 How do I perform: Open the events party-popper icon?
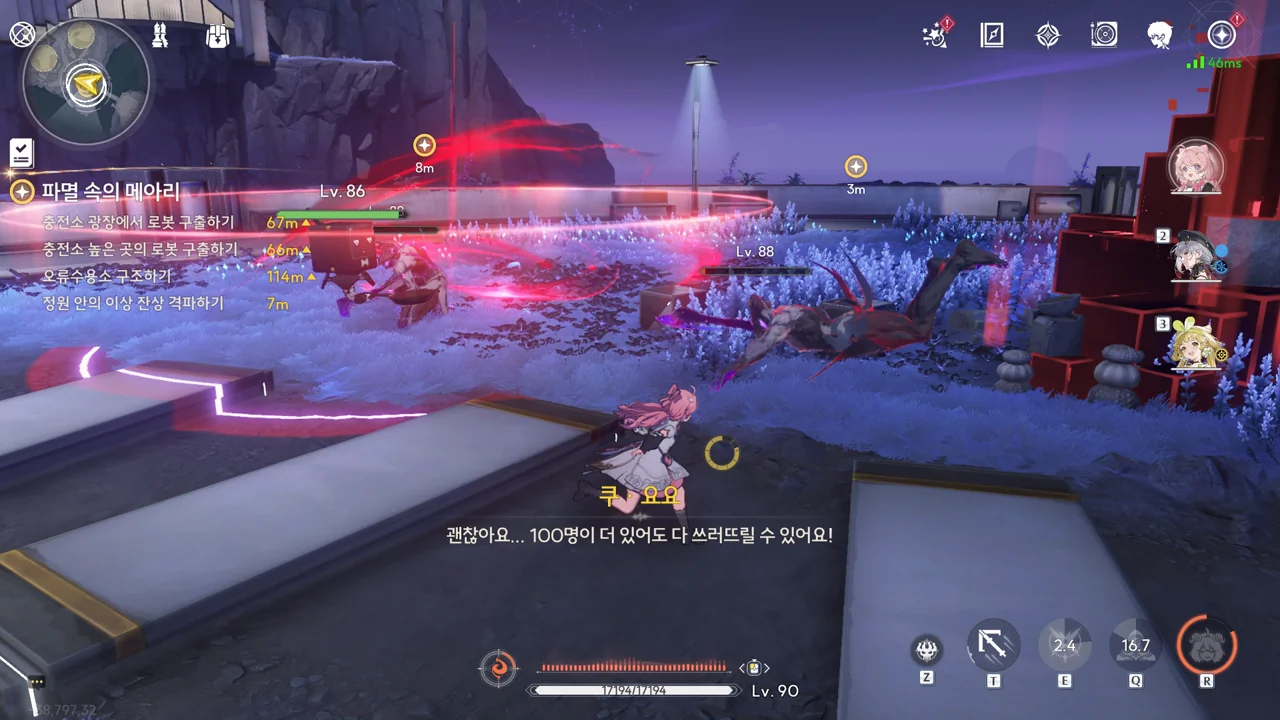(935, 36)
